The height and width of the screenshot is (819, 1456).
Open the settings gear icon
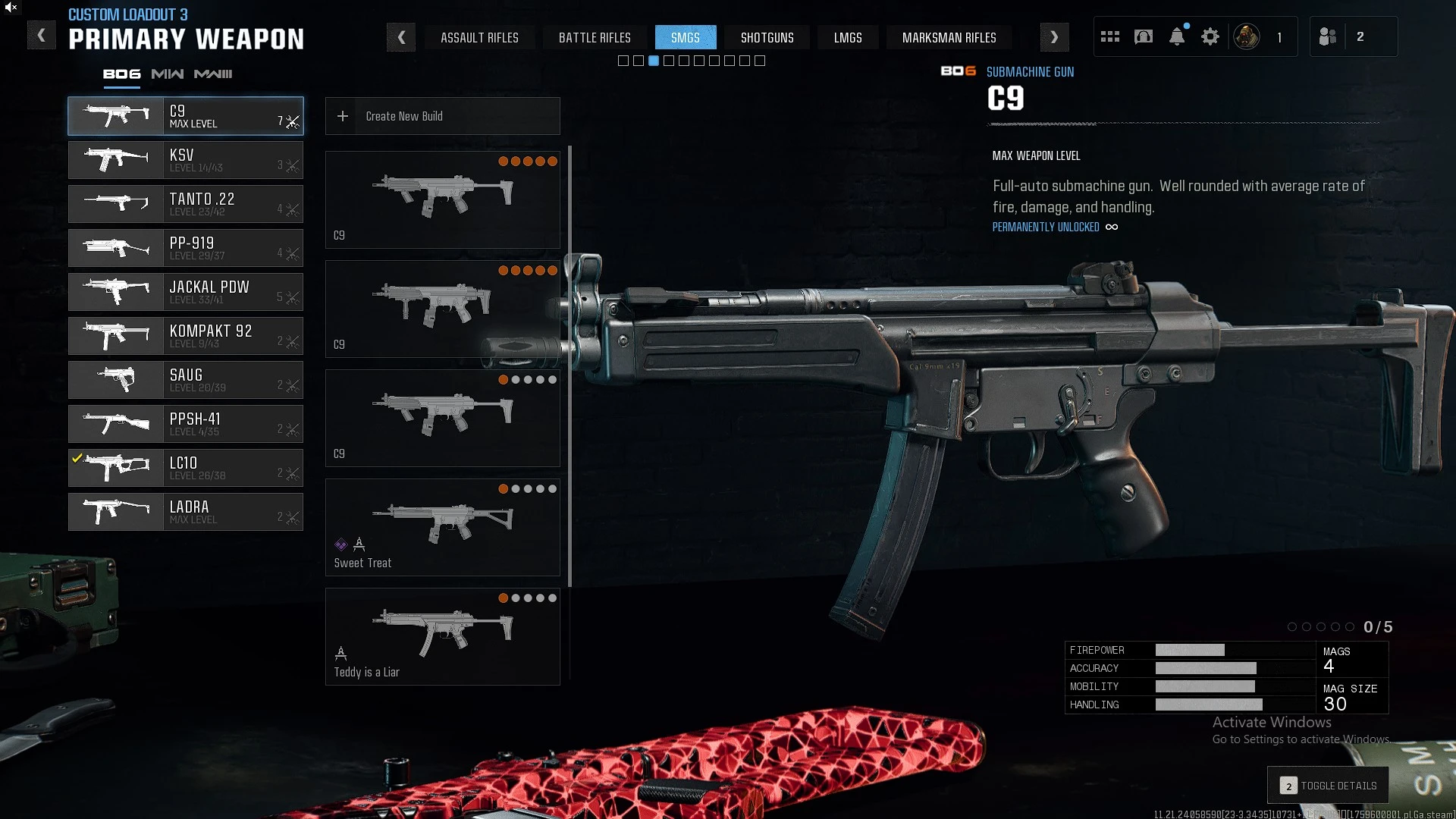1210,36
